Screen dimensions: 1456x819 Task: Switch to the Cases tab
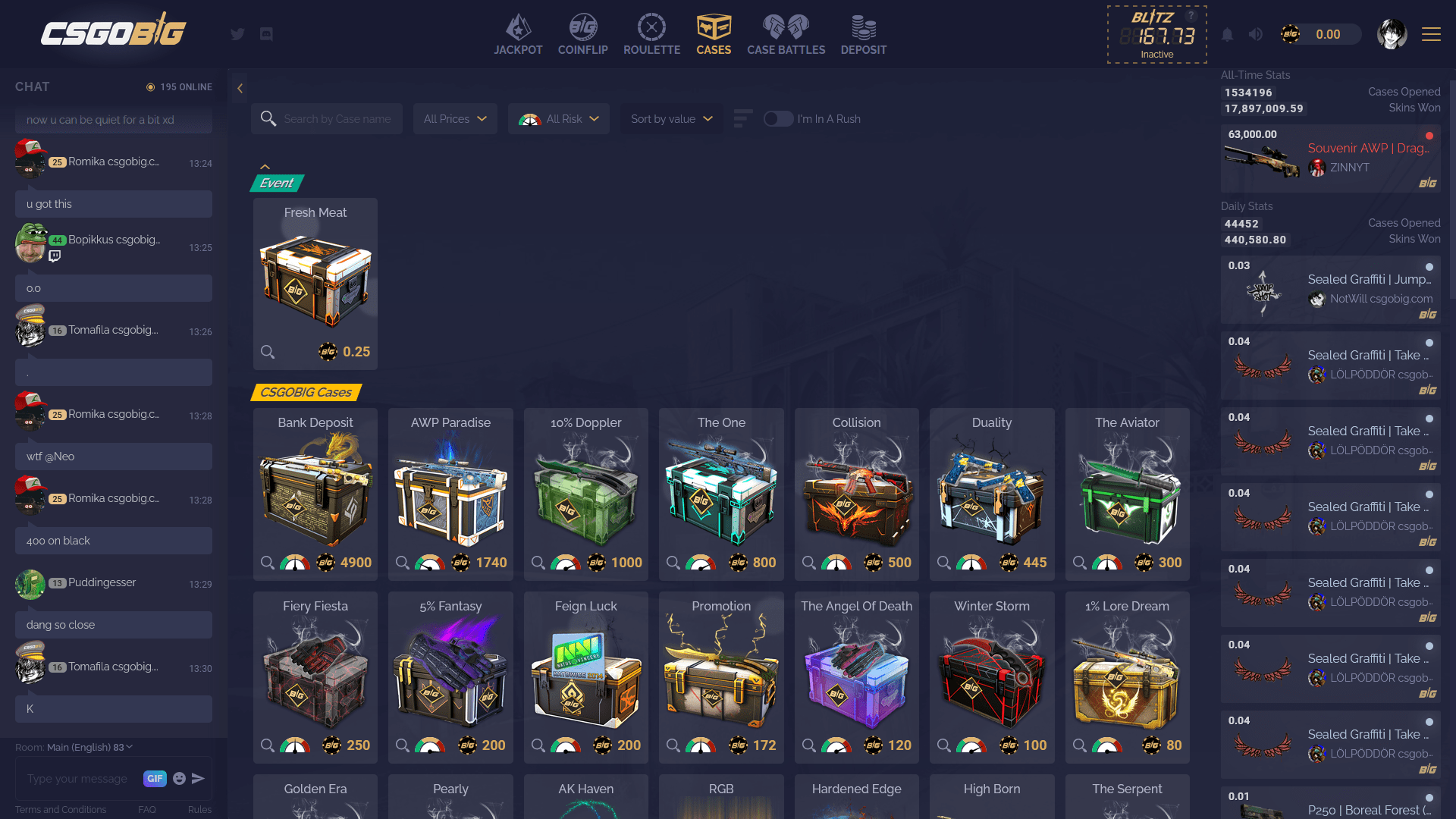pos(714,33)
